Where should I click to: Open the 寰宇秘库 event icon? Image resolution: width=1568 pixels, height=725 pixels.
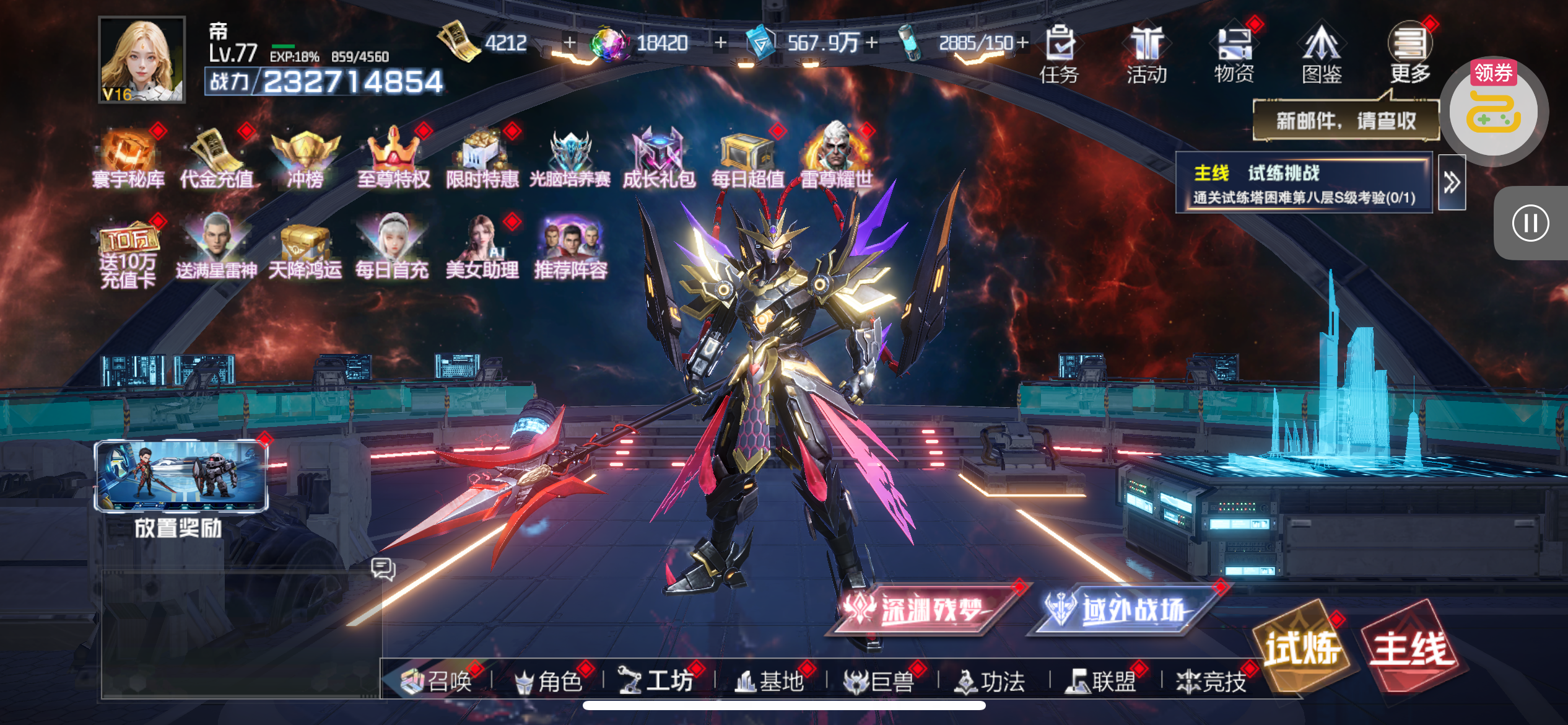tap(129, 159)
